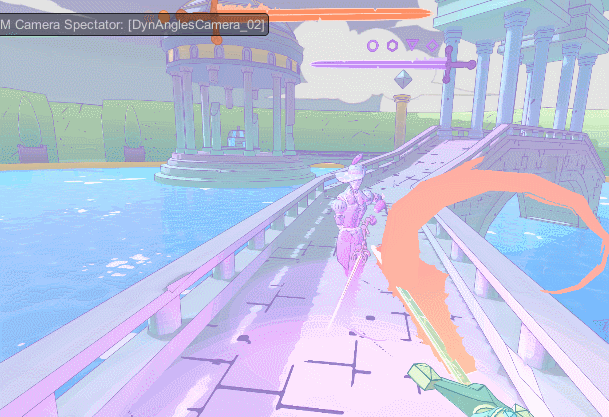This screenshot has width=609, height=417.
Task: Select the purple circle symbol above the sword gauge
Action: coord(373,45)
